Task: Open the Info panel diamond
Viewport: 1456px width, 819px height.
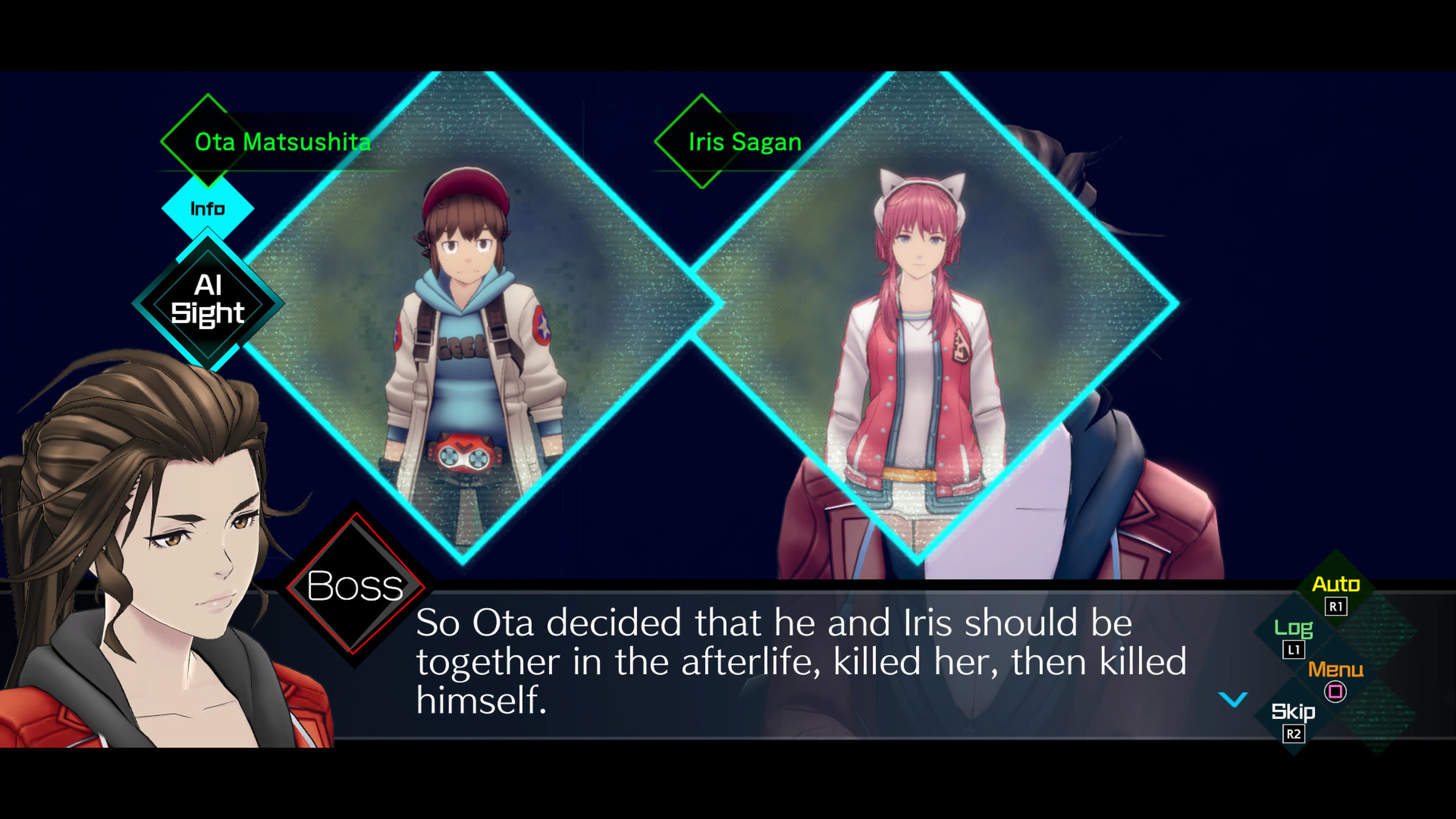Action: (x=207, y=209)
